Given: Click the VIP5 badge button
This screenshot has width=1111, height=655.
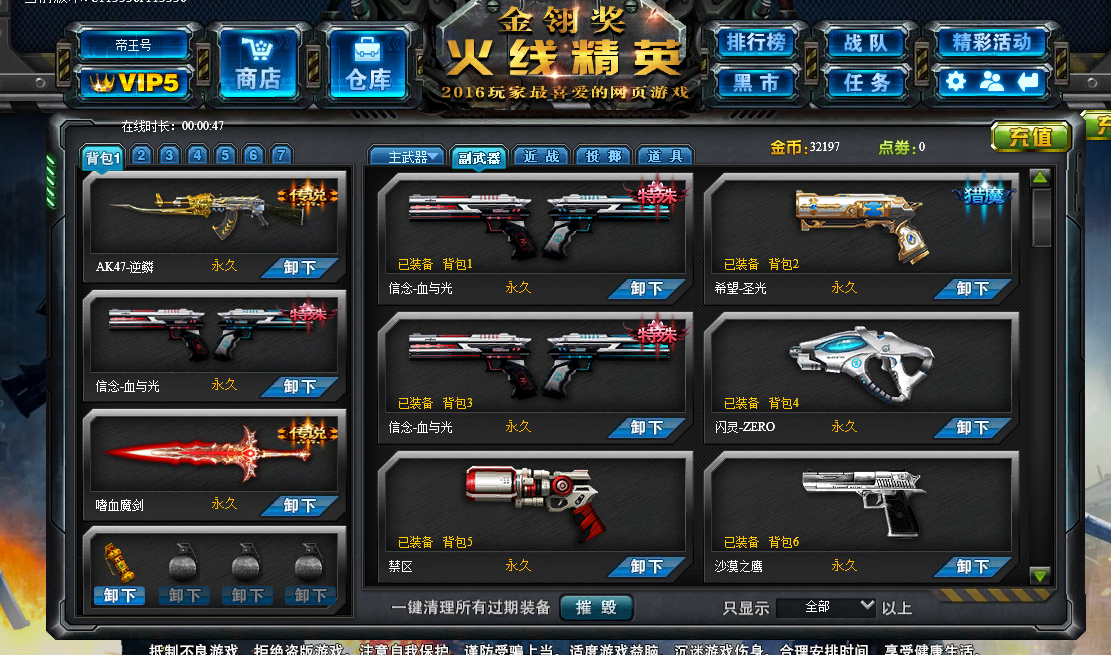Looking at the screenshot, I should click(135, 83).
